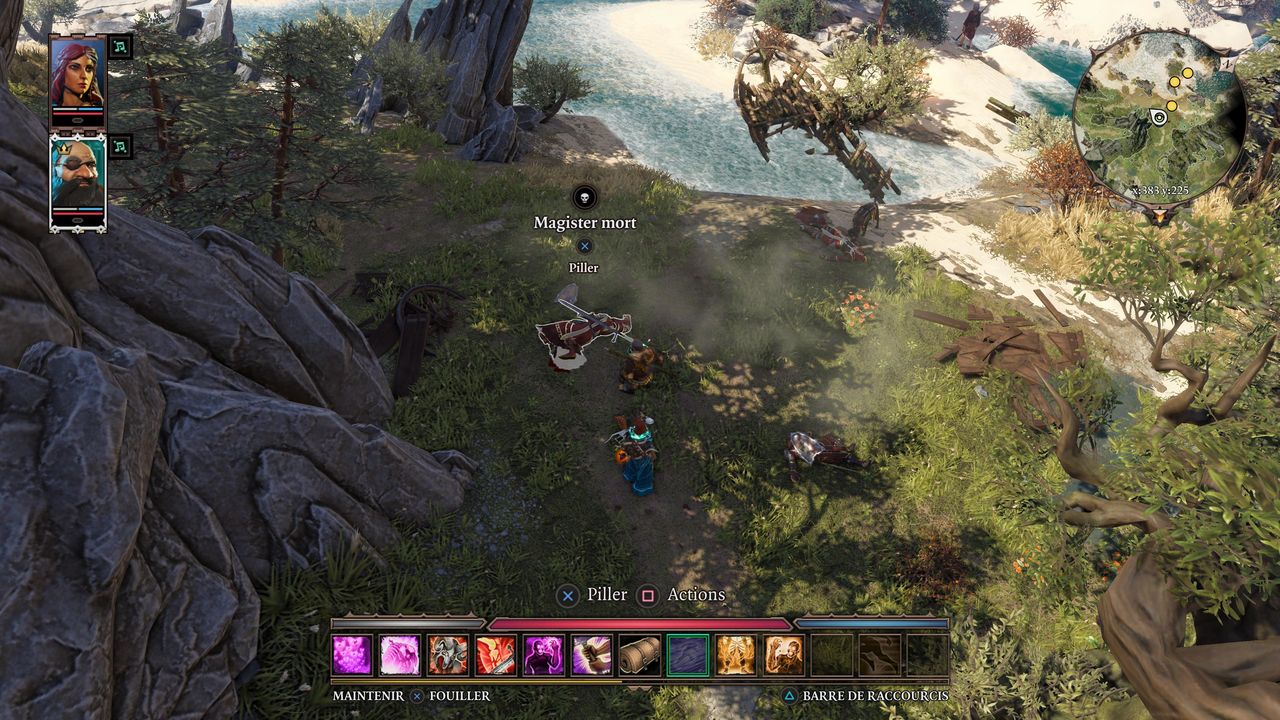The image size is (1280, 720).
Task: Cast the purple hooded figure skill
Action: pyautogui.click(x=544, y=655)
